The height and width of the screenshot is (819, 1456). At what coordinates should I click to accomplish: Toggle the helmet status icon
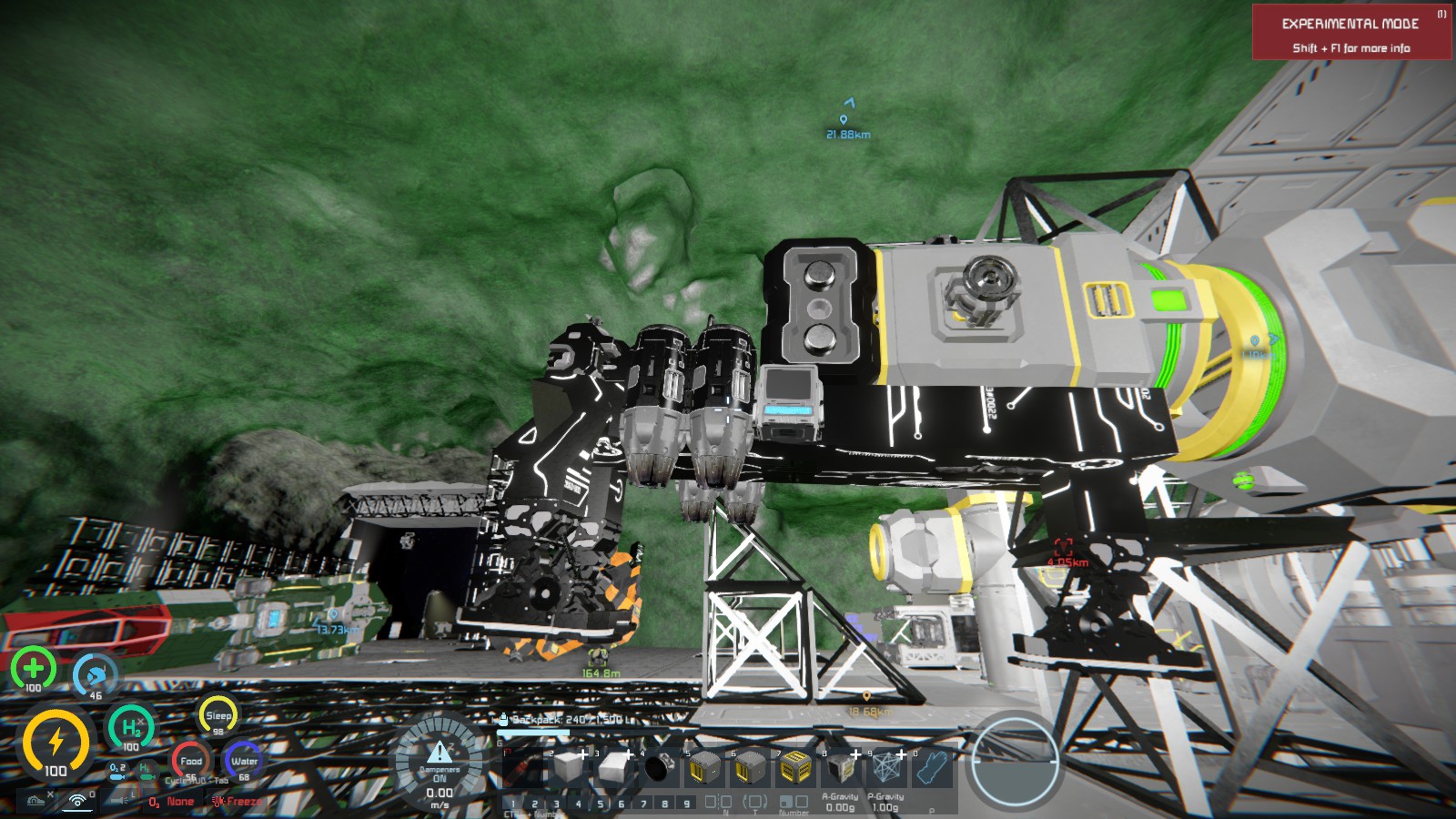point(36,801)
